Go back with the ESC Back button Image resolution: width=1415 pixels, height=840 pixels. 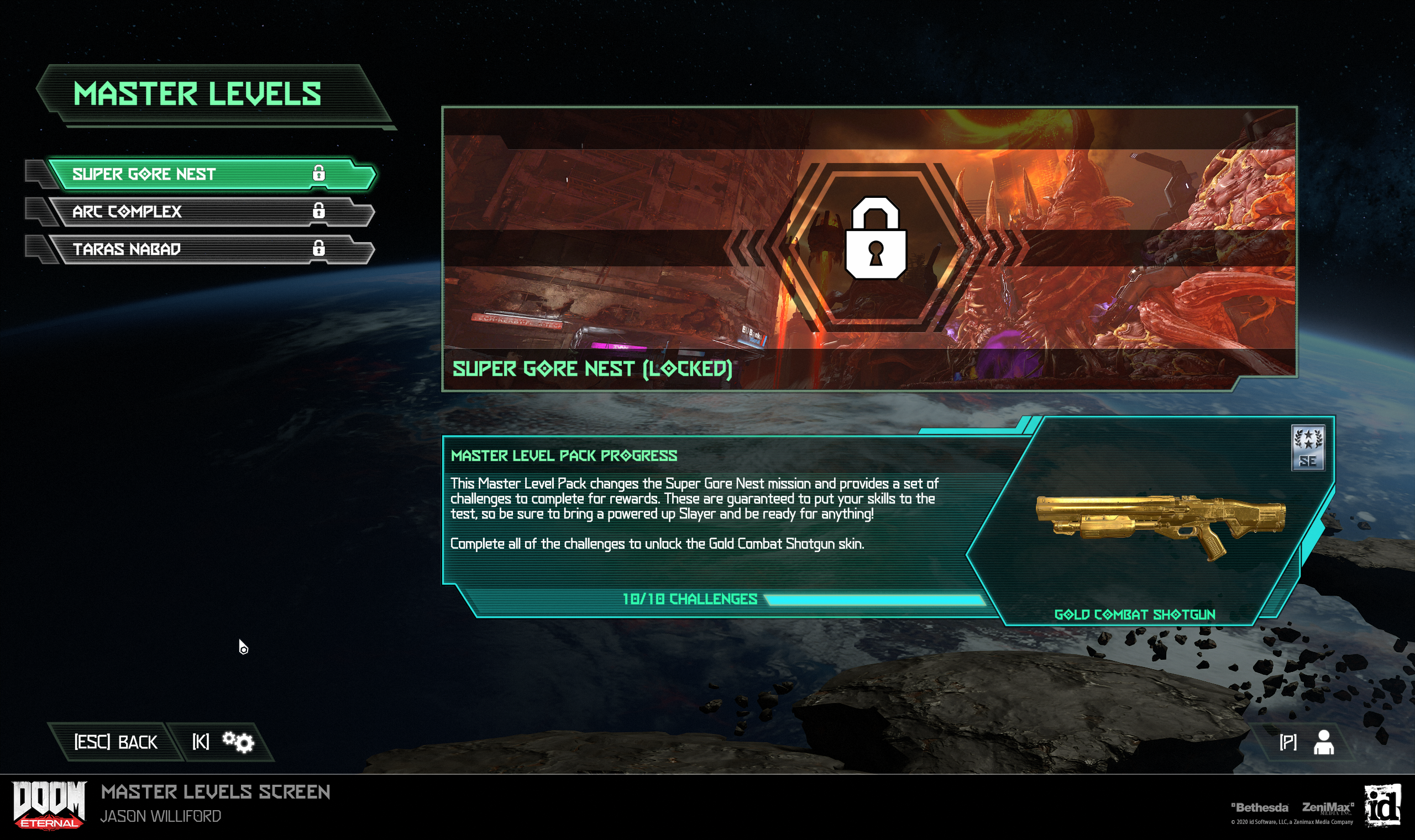(x=116, y=742)
